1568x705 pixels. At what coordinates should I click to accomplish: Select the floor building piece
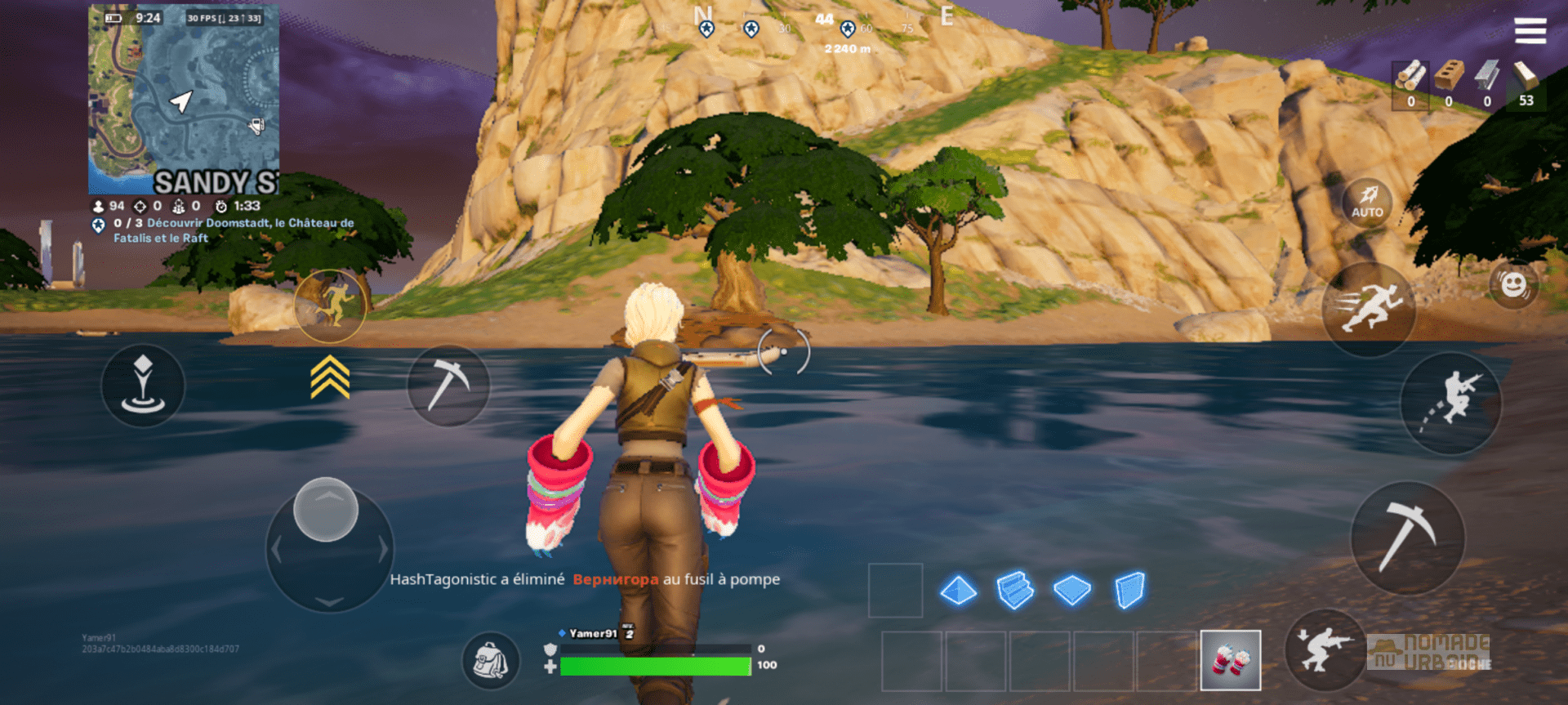[x=1071, y=590]
